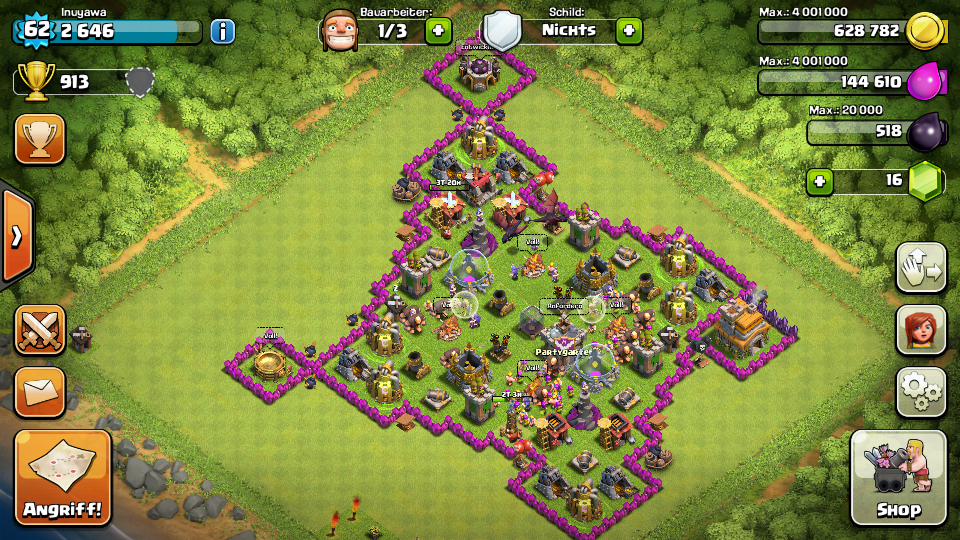The width and height of the screenshot is (960, 540).
Task: Toggle the hand layout edit mode button
Action: (x=921, y=268)
